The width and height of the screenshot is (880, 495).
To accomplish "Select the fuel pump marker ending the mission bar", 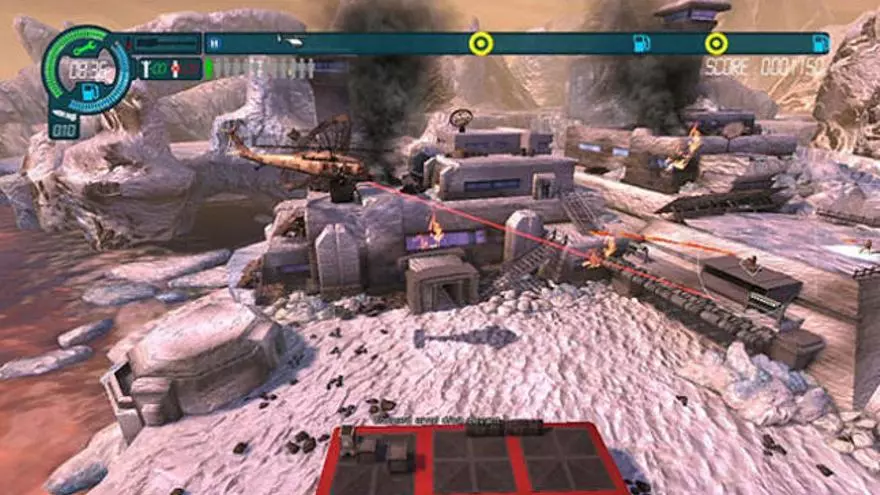I will pos(820,43).
